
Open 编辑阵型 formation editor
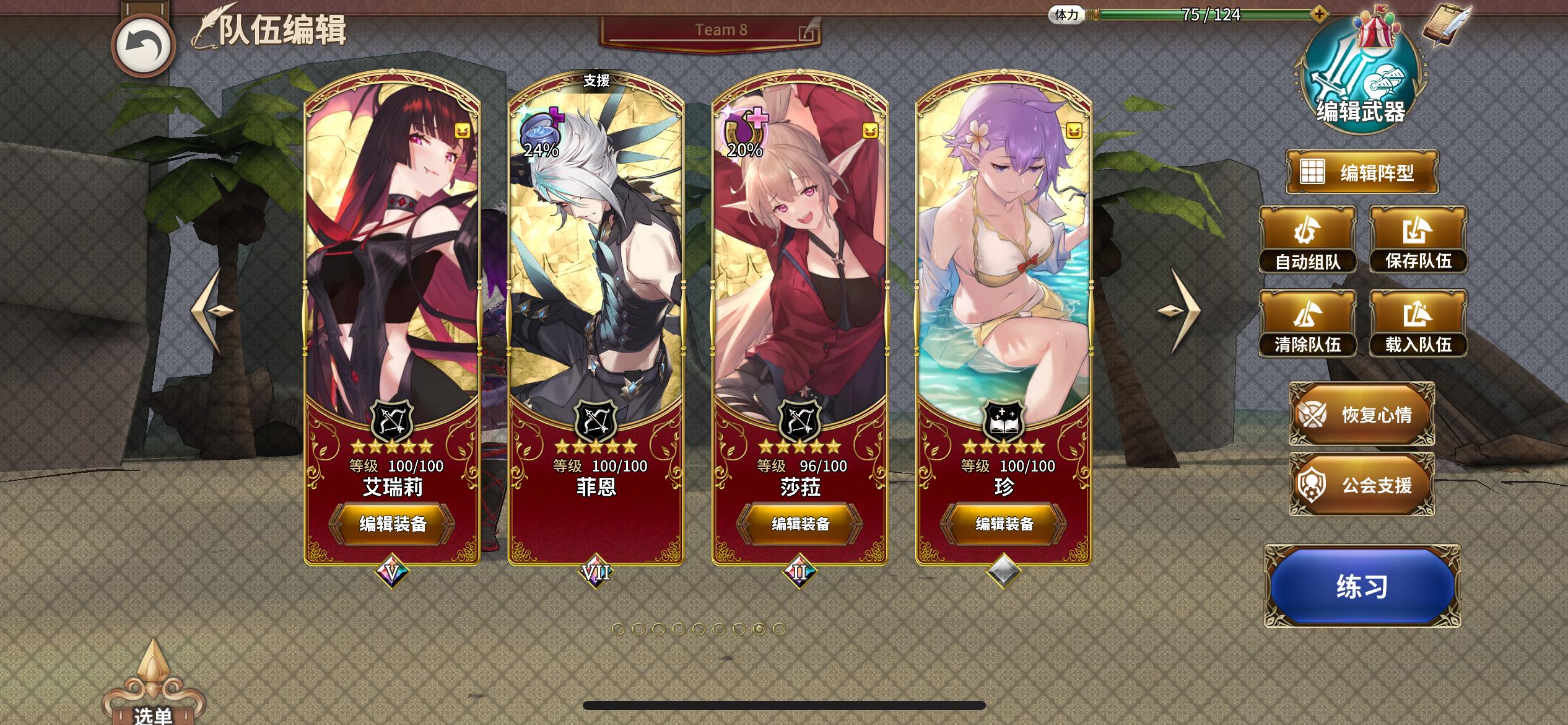(x=1361, y=172)
